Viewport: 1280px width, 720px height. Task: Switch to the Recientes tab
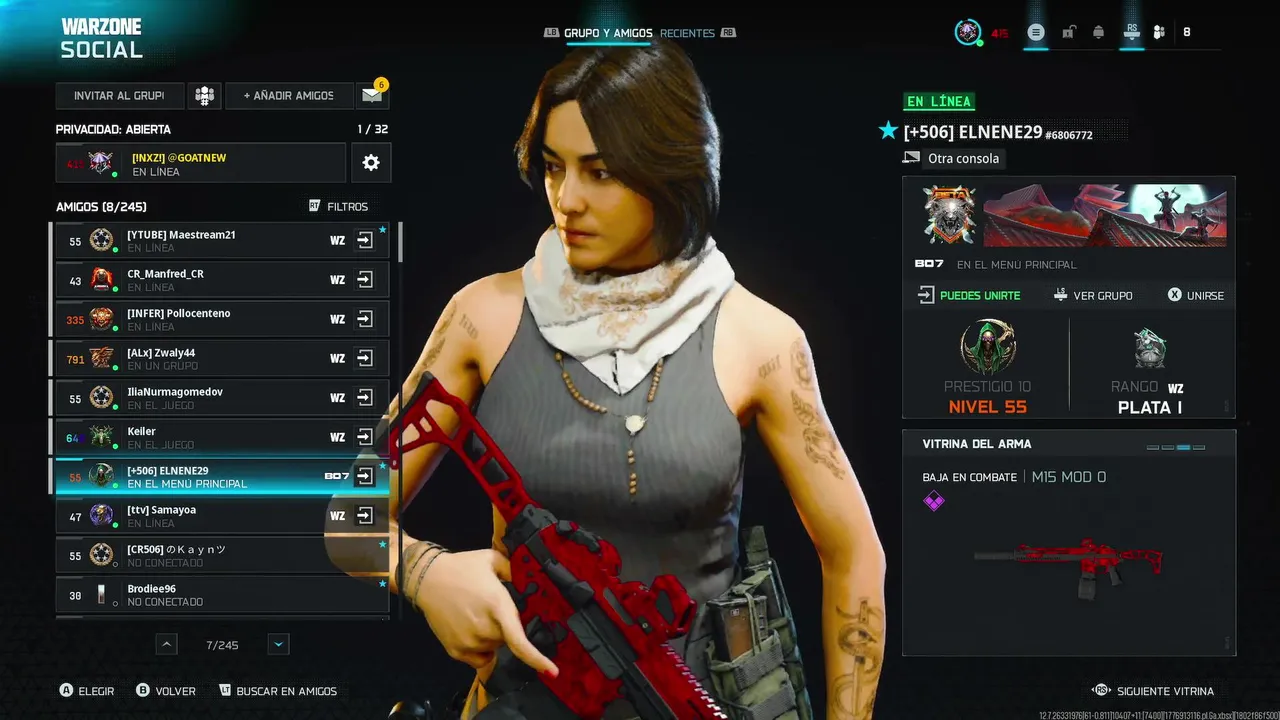tap(687, 33)
